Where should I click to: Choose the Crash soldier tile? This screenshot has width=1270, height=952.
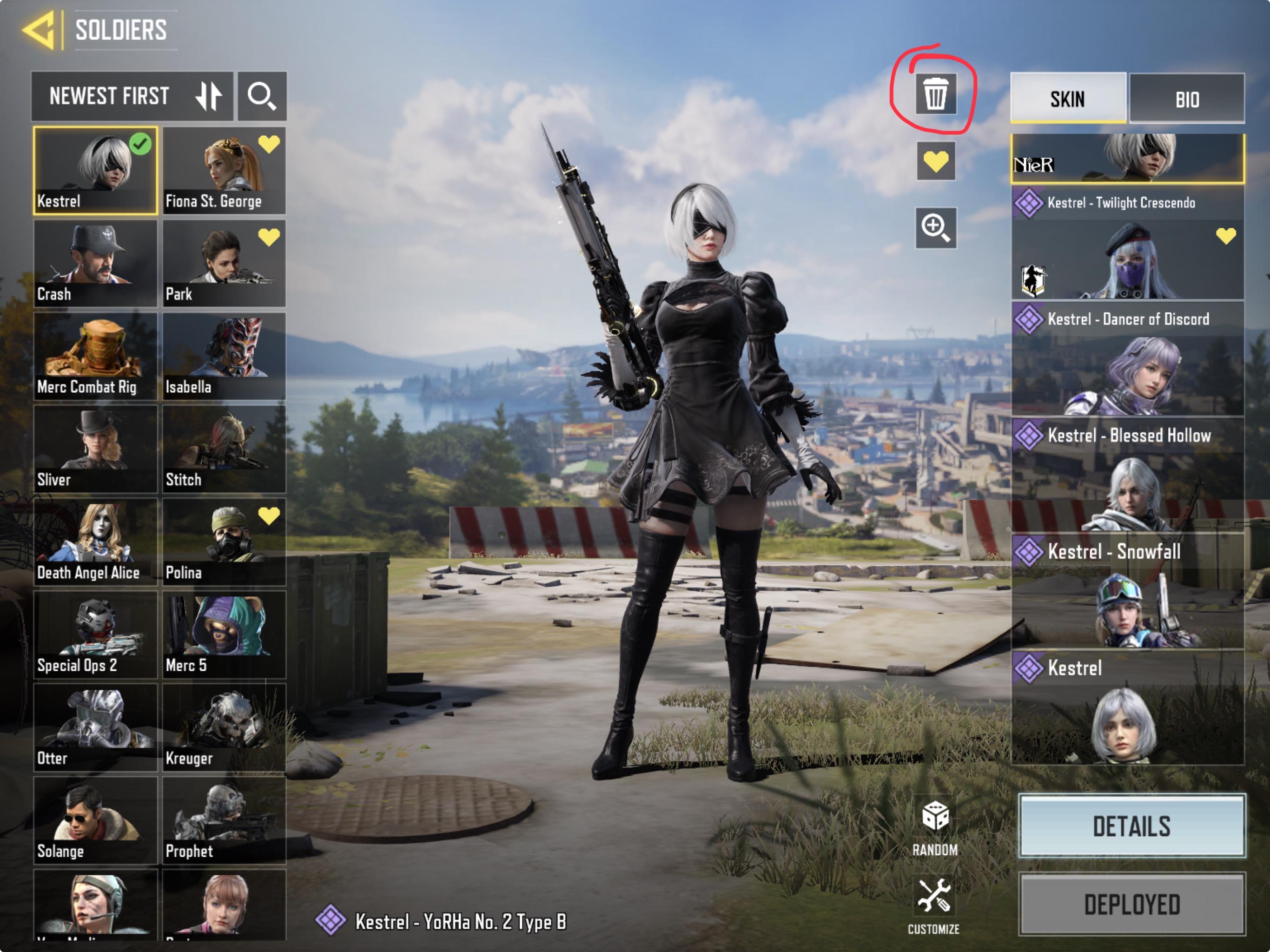pyautogui.click(x=95, y=264)
